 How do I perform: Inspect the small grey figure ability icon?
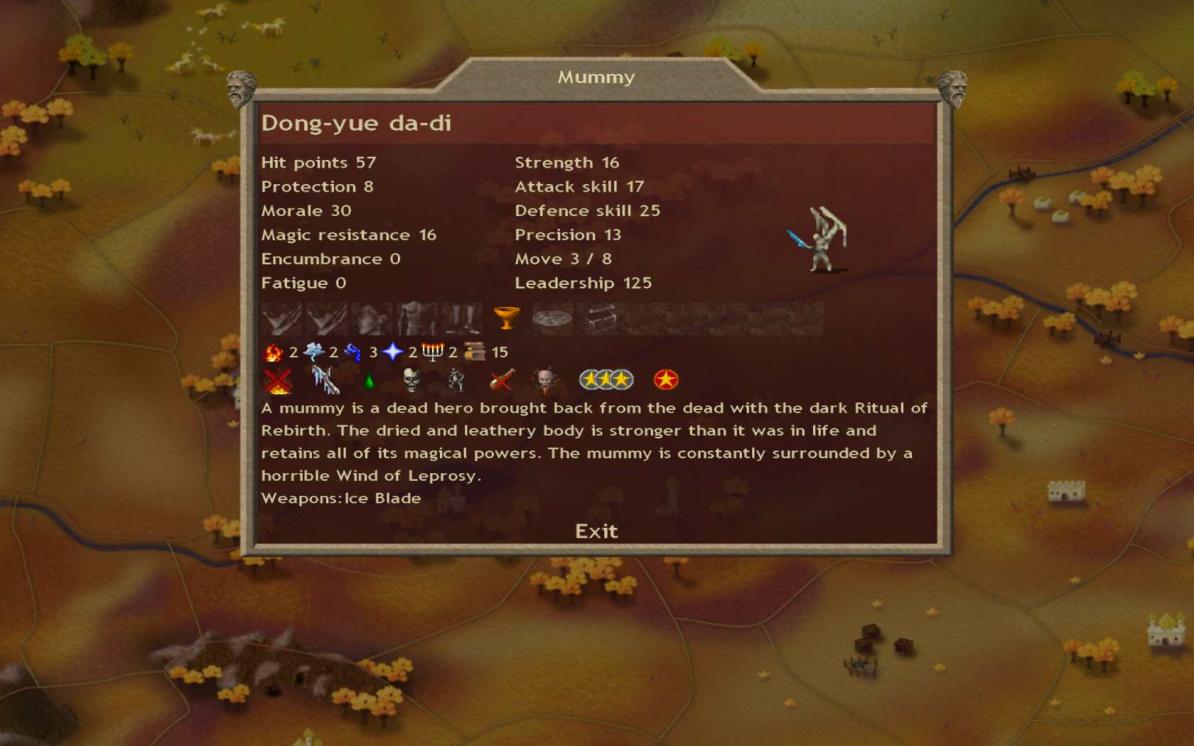(456, 380)
